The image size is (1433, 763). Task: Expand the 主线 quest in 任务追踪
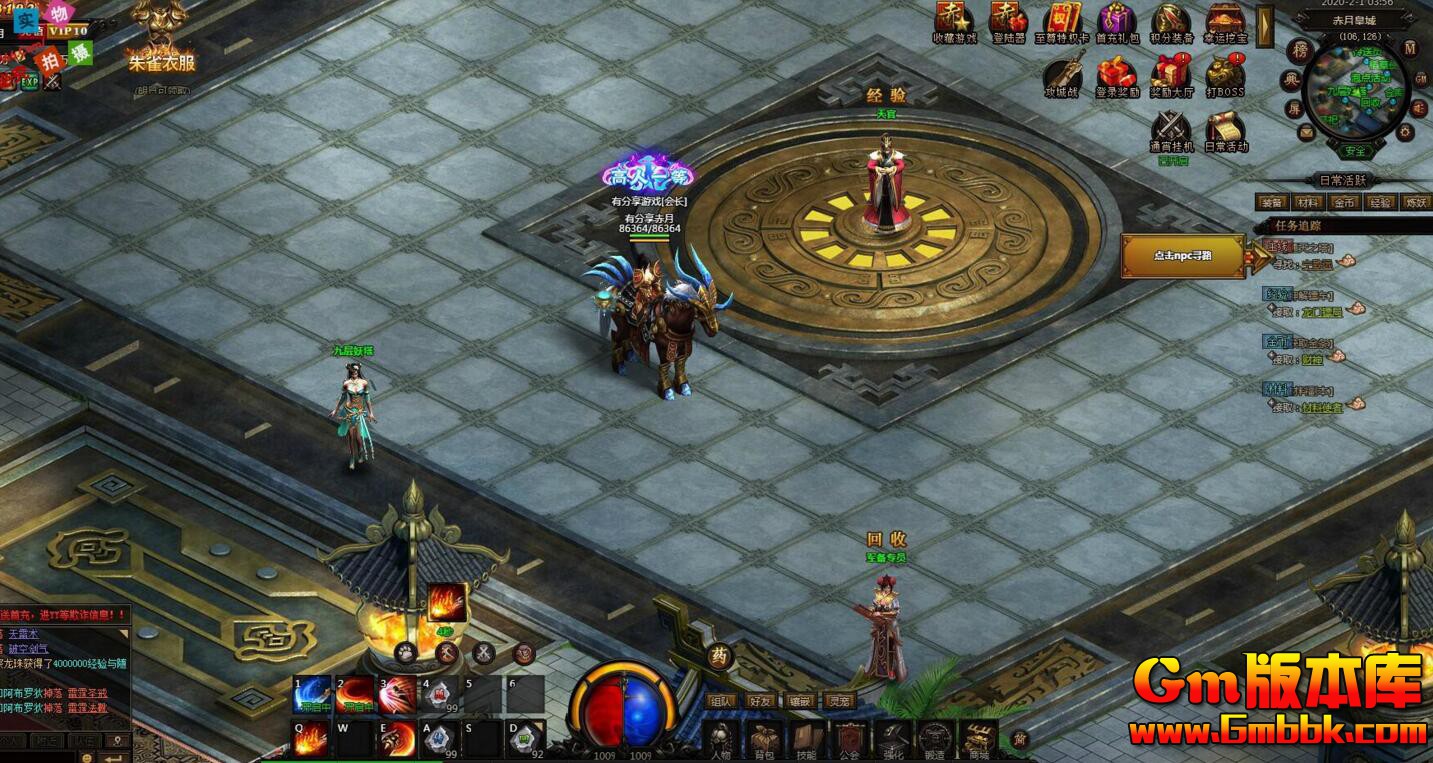[1277, 245]
